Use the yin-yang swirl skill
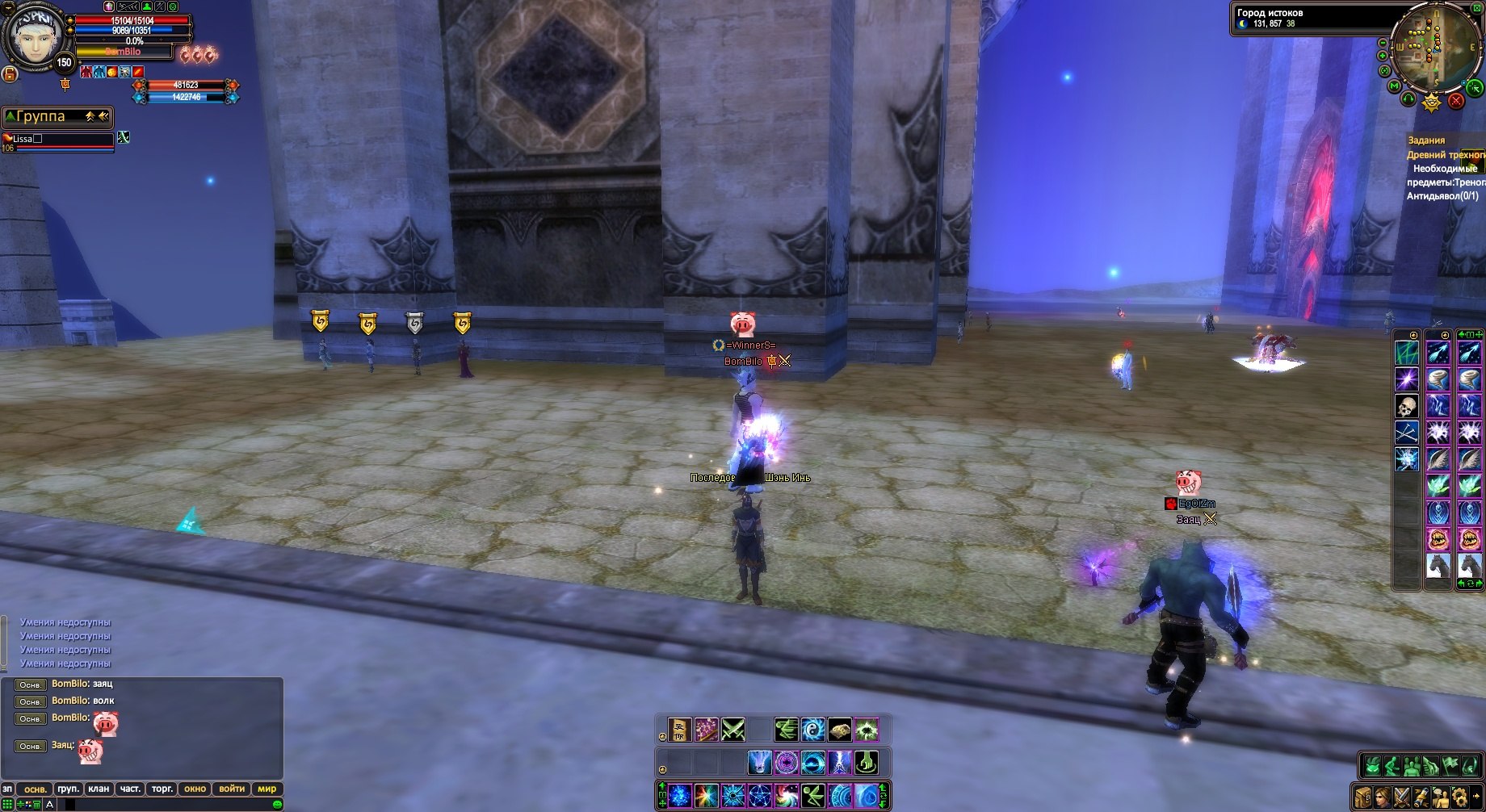The image size is (1486, 812). (812, 730)
